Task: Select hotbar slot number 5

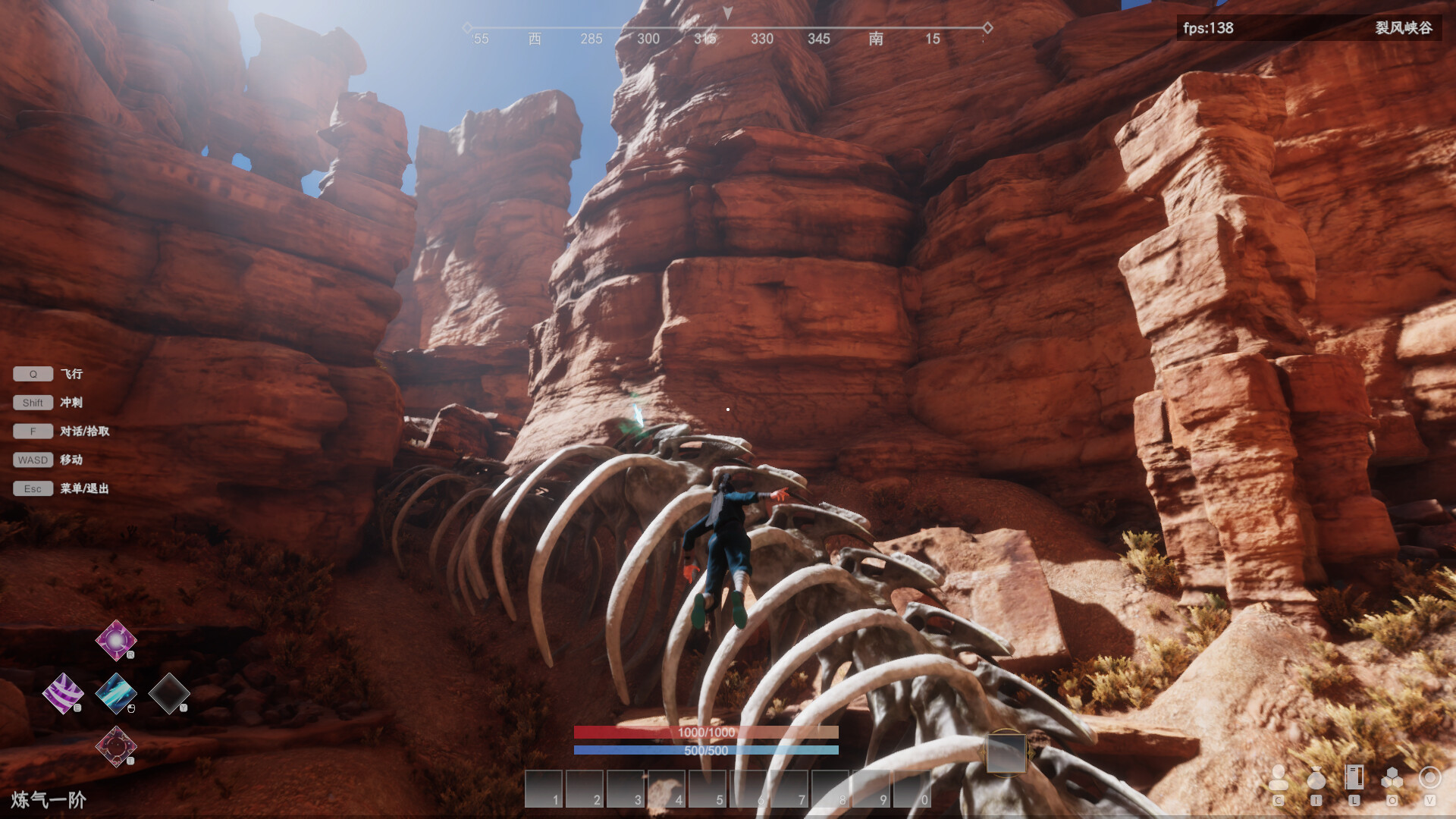Action: 708,789
